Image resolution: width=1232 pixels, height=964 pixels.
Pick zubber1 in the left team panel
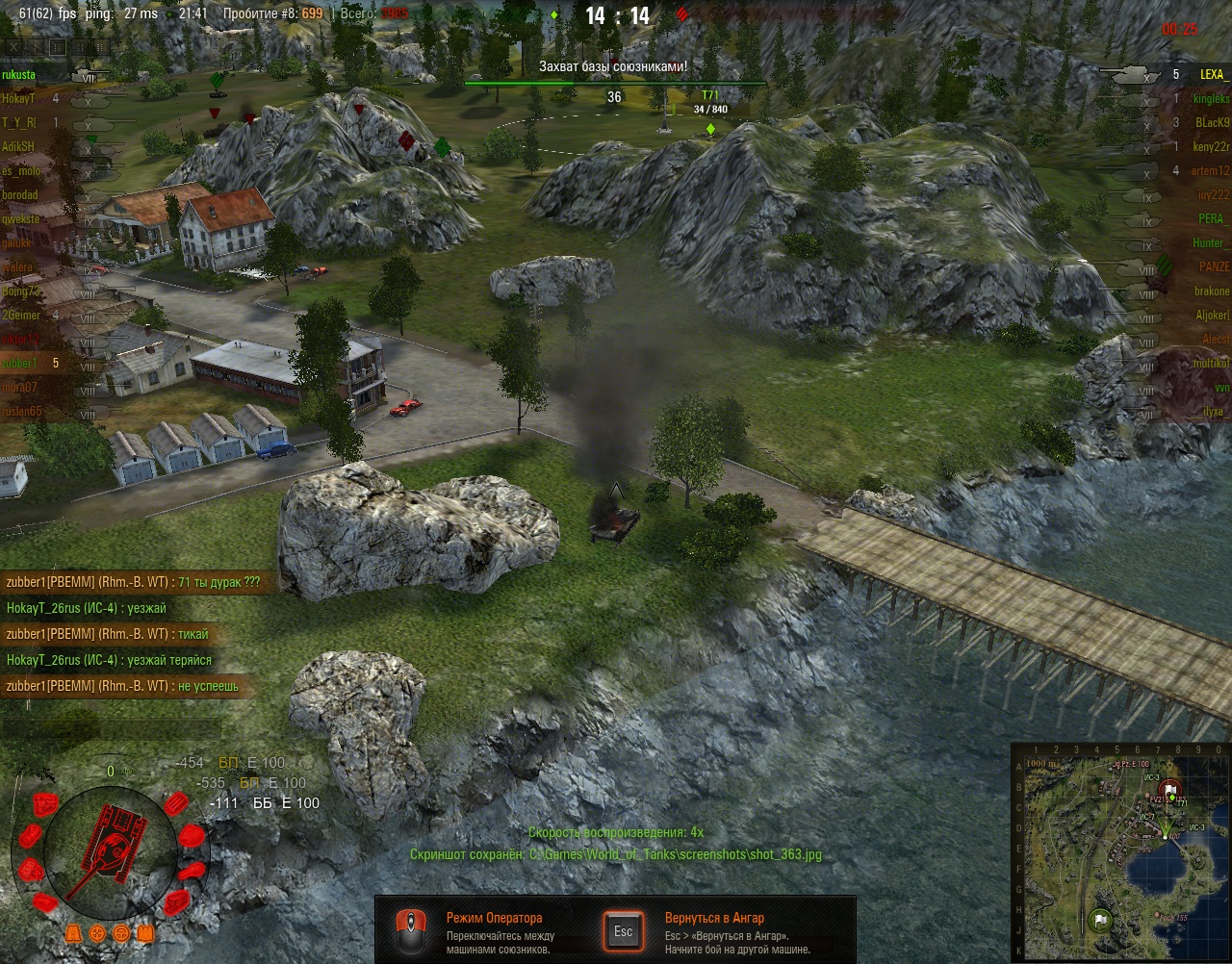click(21, 363)
